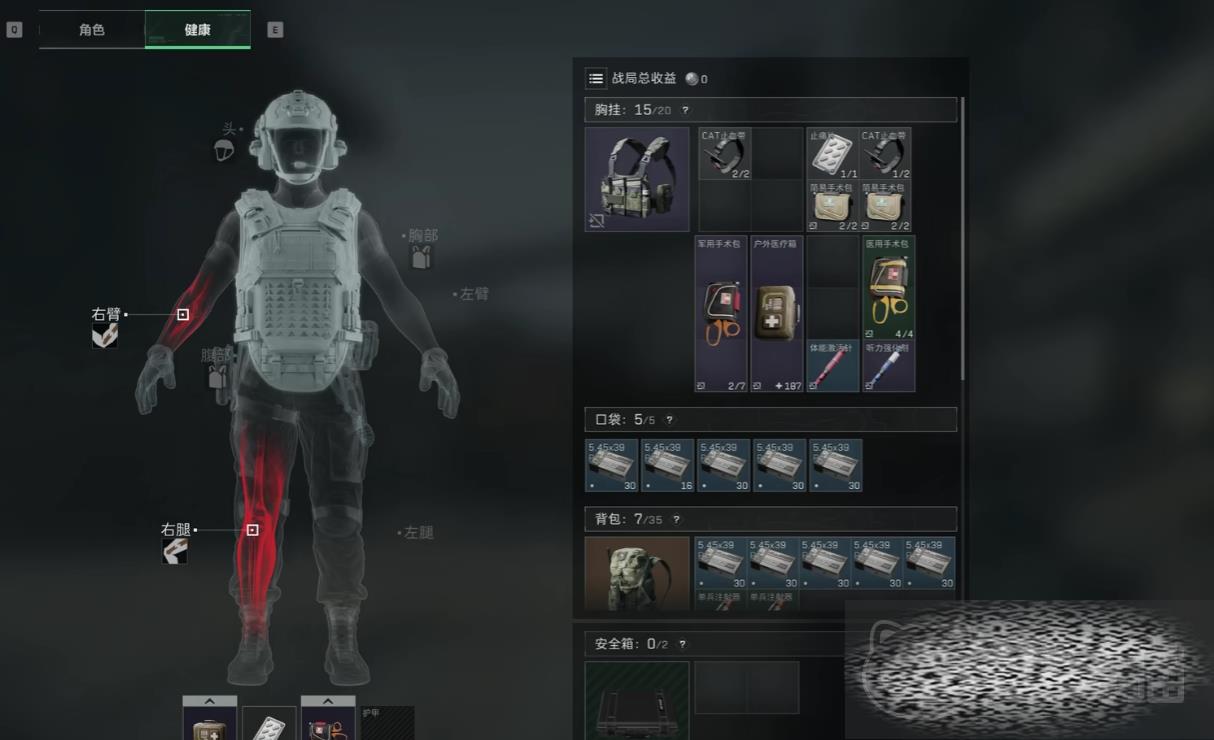Pick the 医用手术包 with 4/4 uses

pos(889,288)
